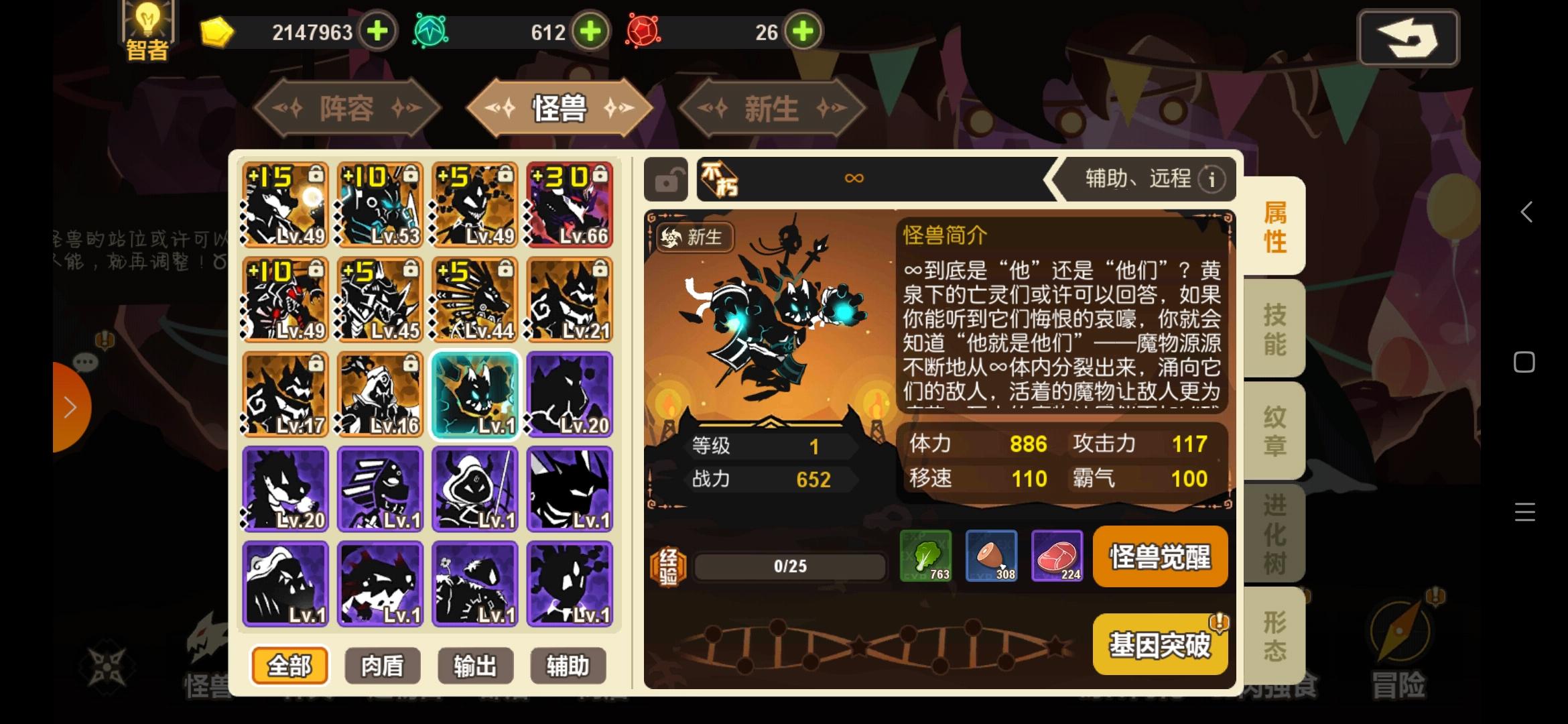Screen dimensions: 1568x724
Task: Switch to the 阵容 lineup tab
Action: click(346, 107)
